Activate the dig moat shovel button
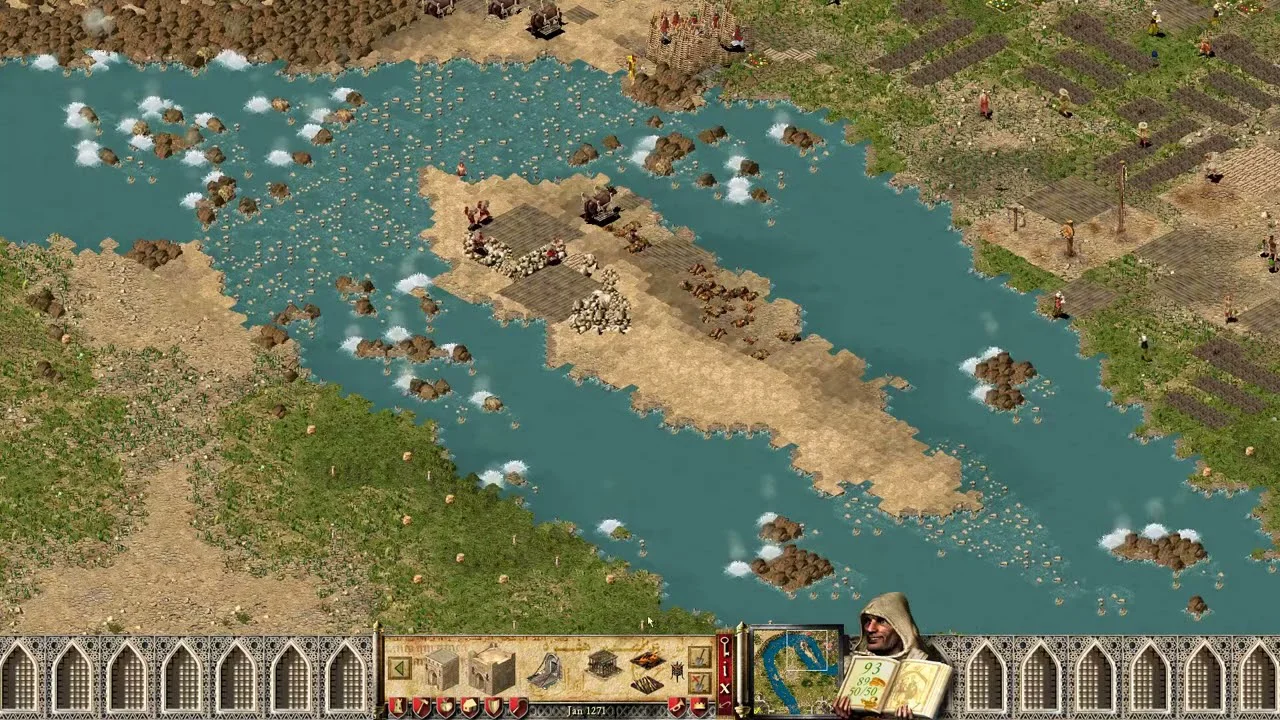Viewport: 1280px width, 720px height. 699,657
